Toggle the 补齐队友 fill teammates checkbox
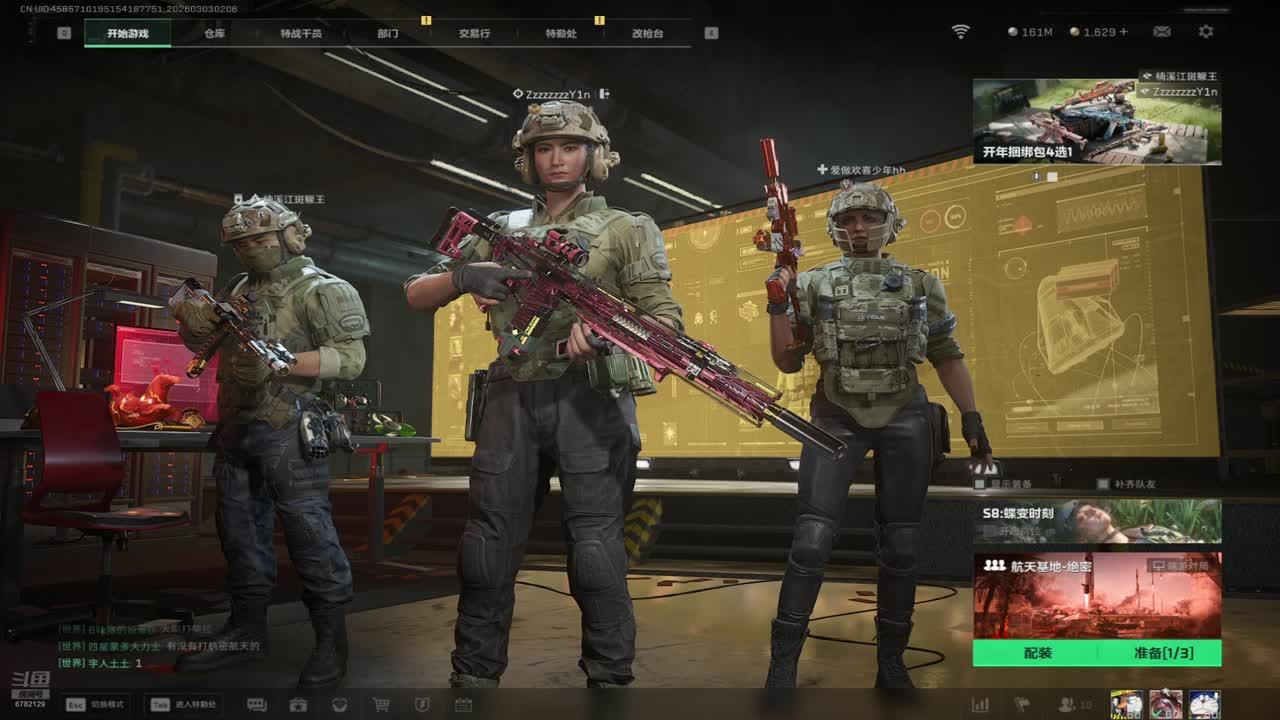The width and height of the screenshot is (1280, 720). [x=1103, y=484]
